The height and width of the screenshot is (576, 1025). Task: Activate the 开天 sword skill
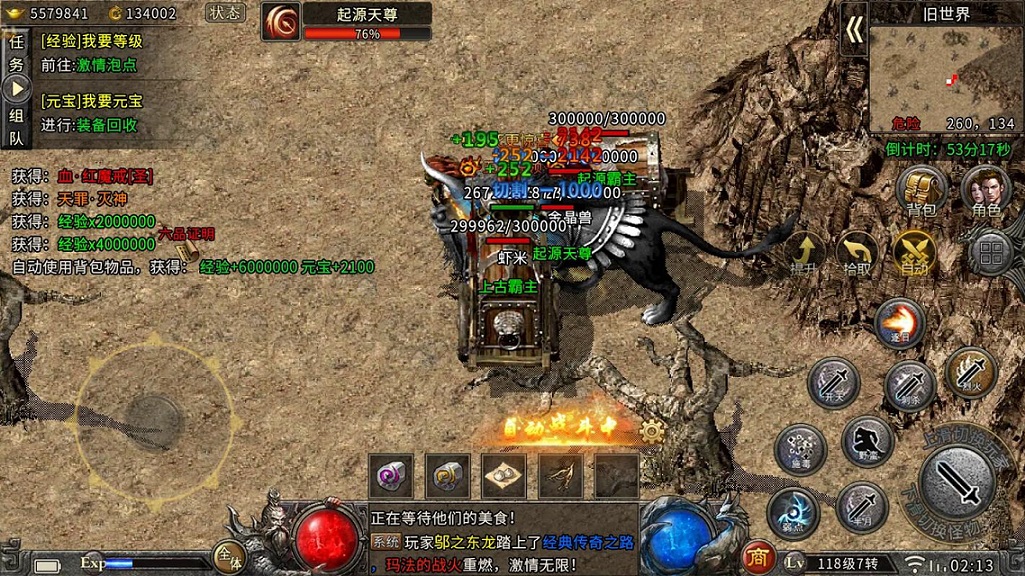(833, 382)
